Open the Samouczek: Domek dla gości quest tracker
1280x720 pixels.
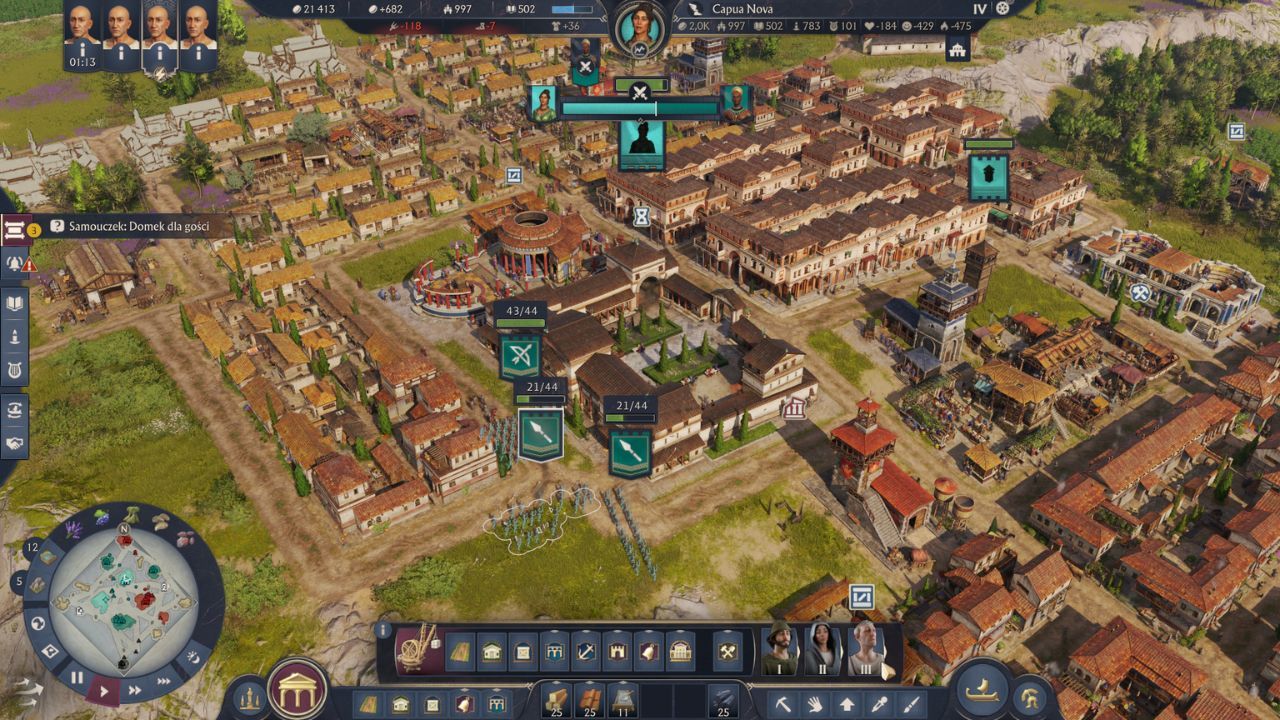(x=130, y=227)
